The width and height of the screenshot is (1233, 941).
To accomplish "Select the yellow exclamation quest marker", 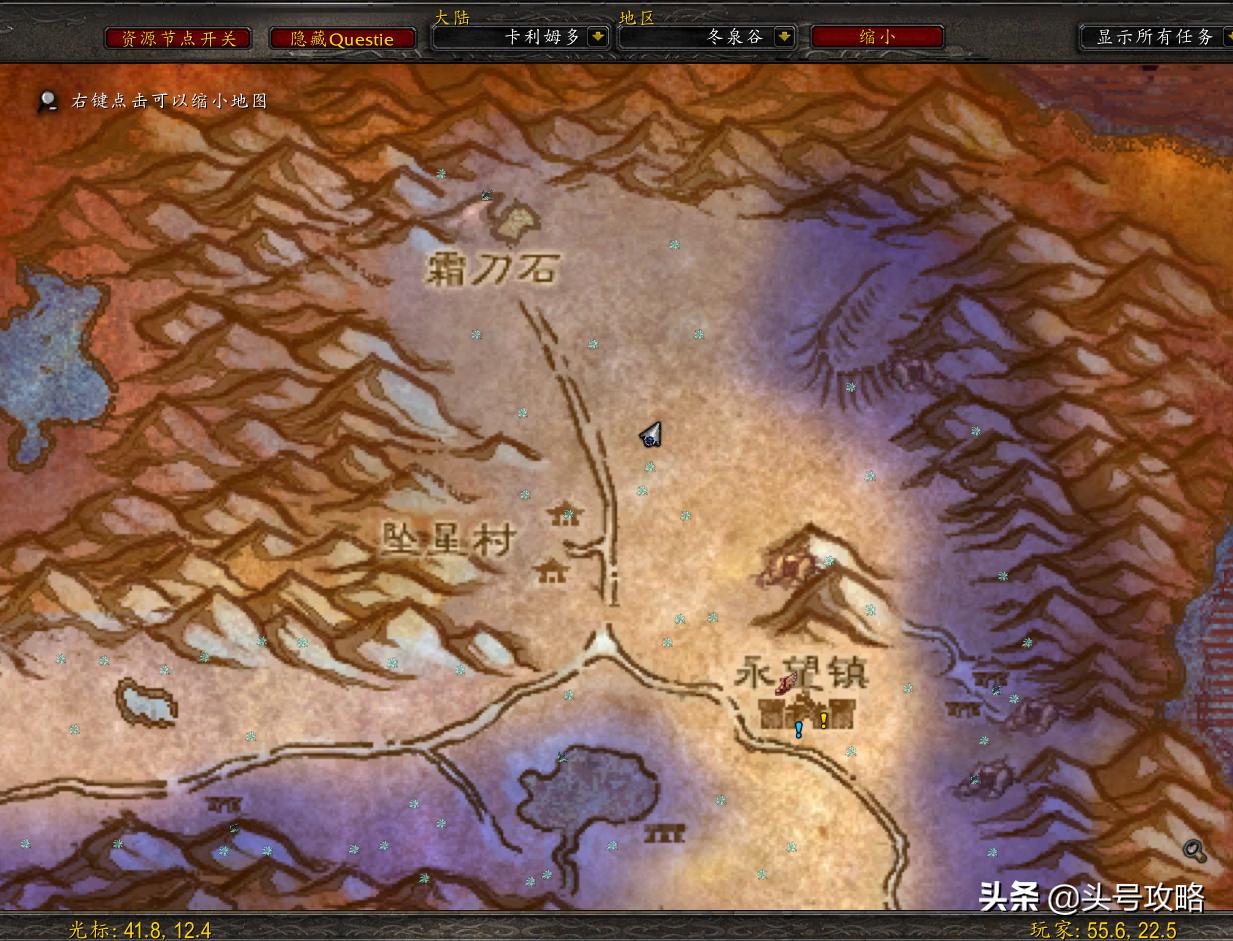I will pos(823,719).
